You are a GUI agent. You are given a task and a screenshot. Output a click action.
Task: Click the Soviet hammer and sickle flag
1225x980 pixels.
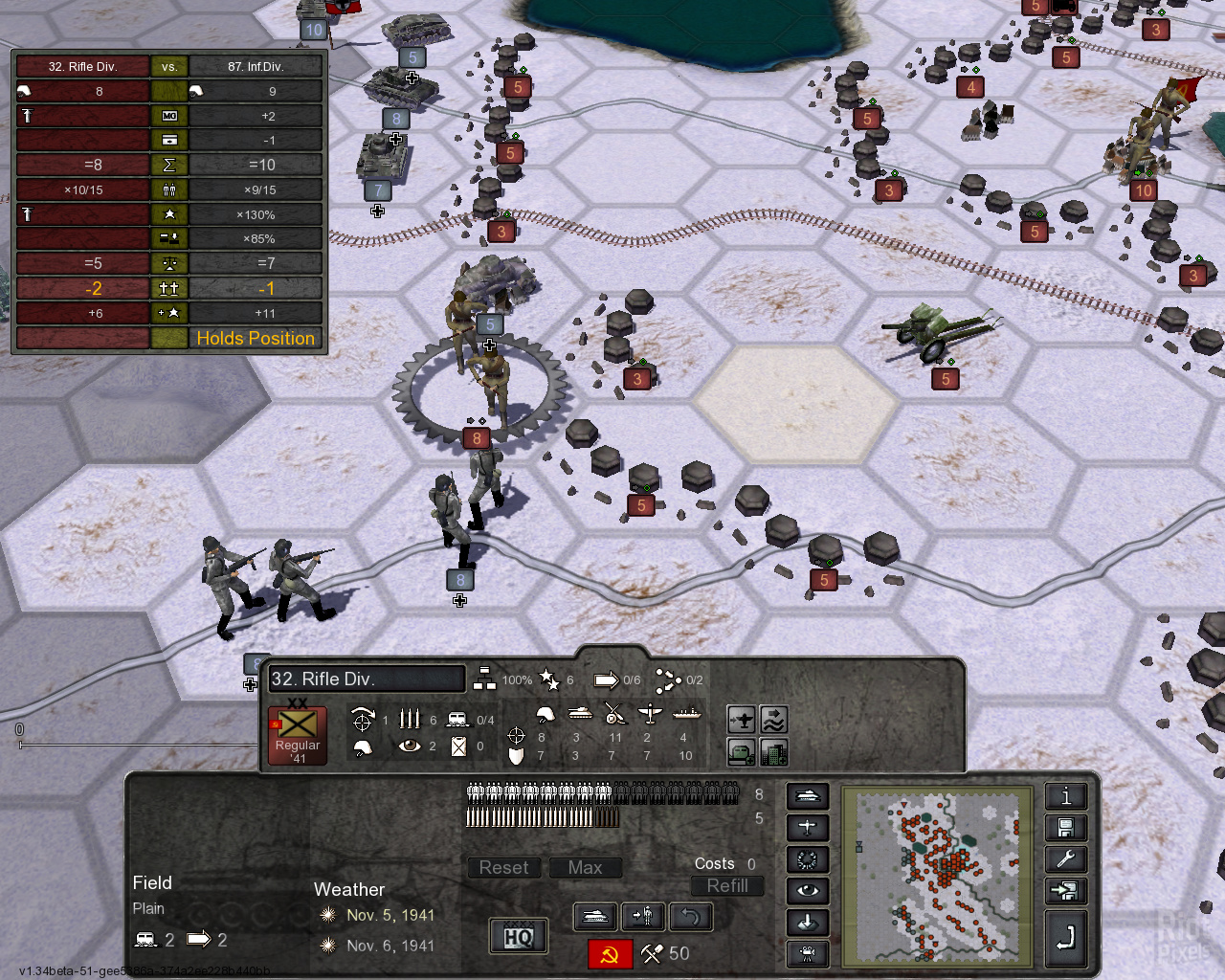tap(610, 954)
